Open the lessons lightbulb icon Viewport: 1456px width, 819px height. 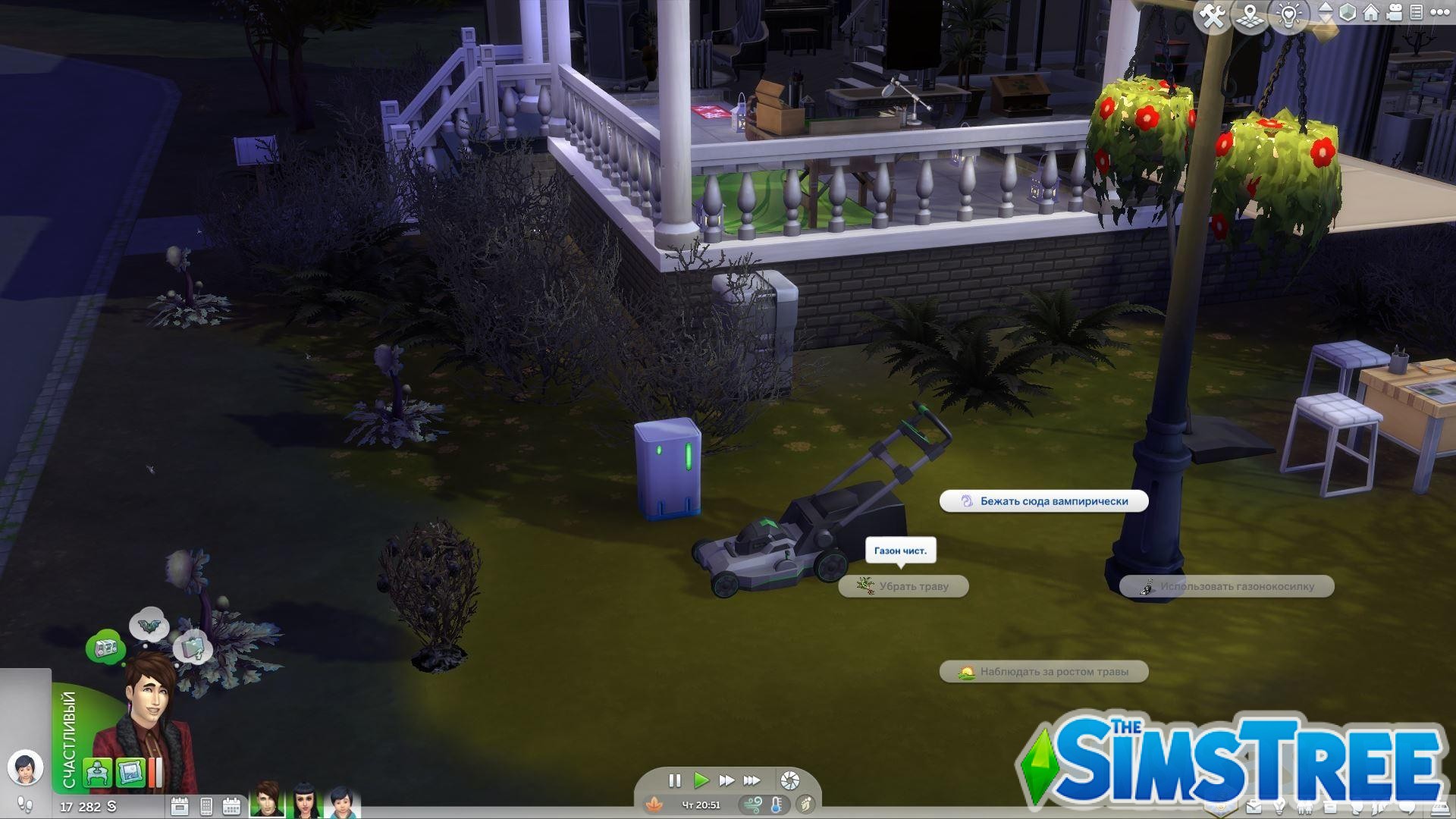[x=1289, y=13]
